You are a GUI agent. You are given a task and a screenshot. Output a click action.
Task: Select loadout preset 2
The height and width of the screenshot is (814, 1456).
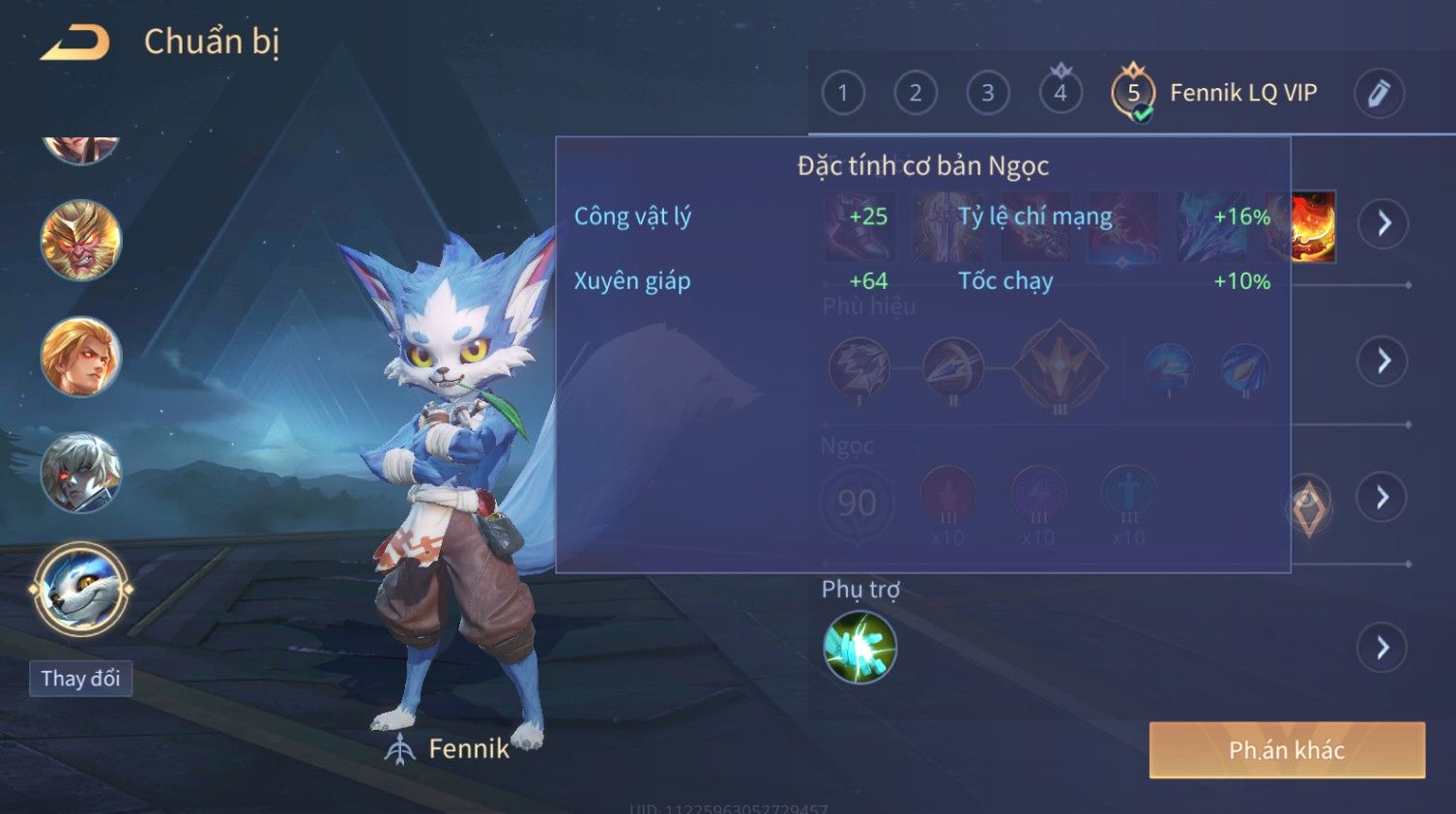click(x=915, y=93)
